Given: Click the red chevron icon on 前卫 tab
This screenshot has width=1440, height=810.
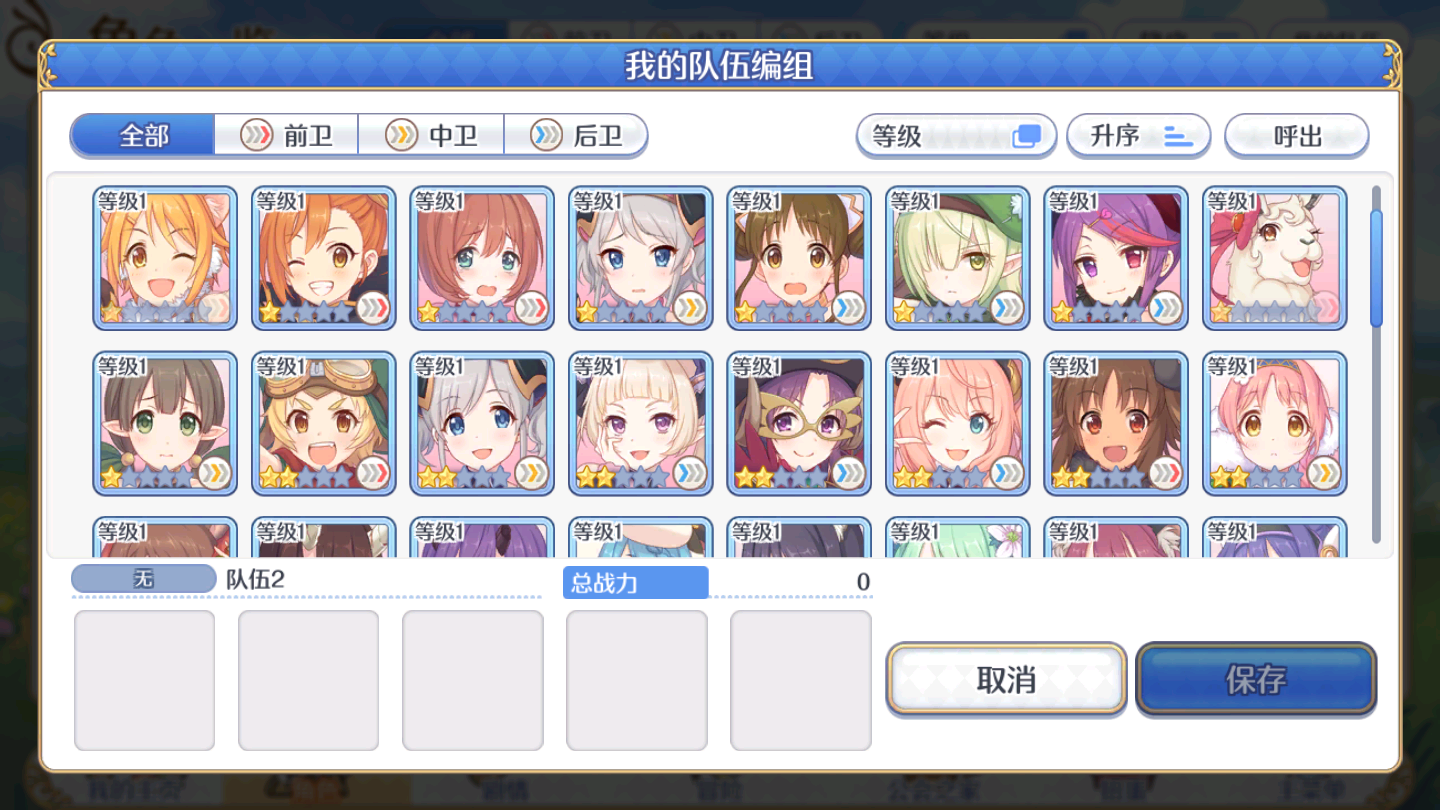Looking at the screenshot, I should pyautogui.click(x=257, y=136).
